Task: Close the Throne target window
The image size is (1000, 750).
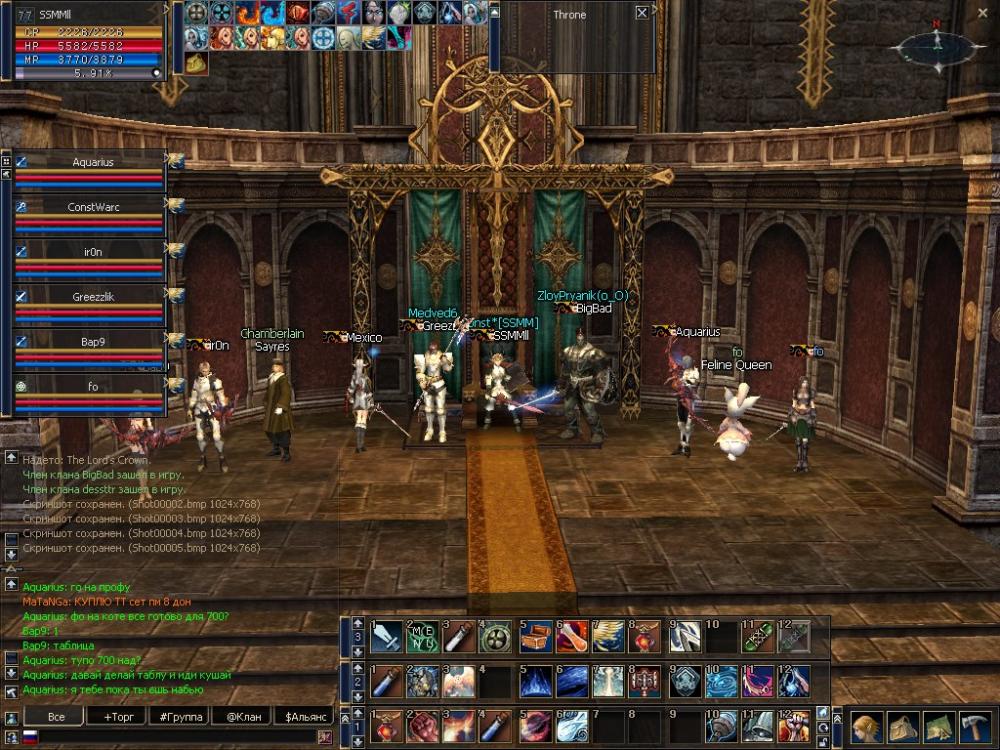Action: coord(641,14)
